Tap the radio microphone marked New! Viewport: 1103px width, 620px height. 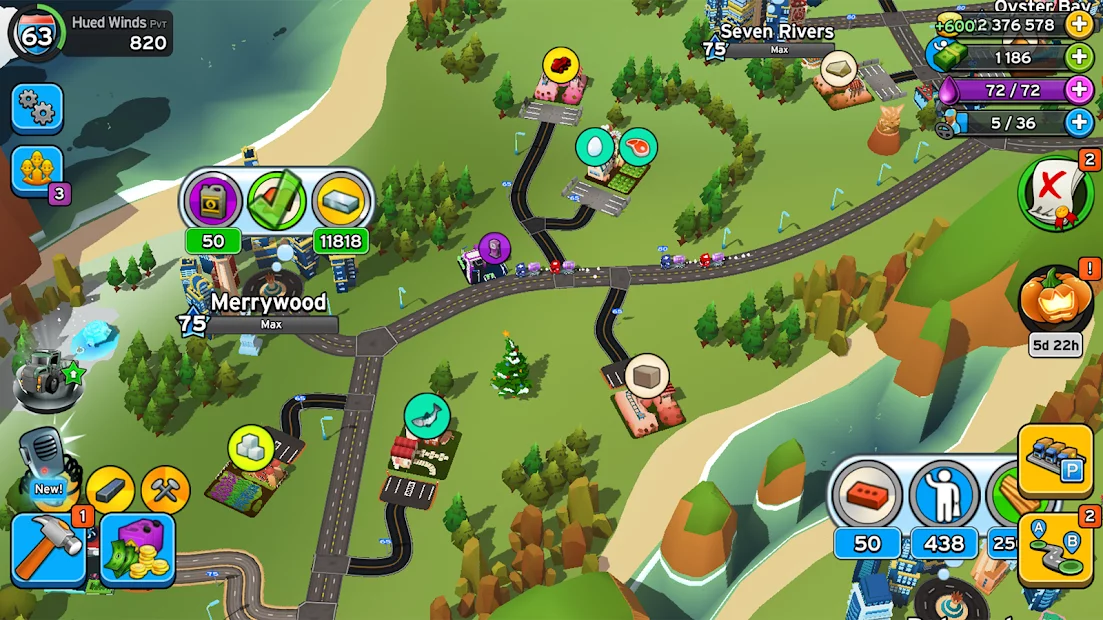coord(44,462)
